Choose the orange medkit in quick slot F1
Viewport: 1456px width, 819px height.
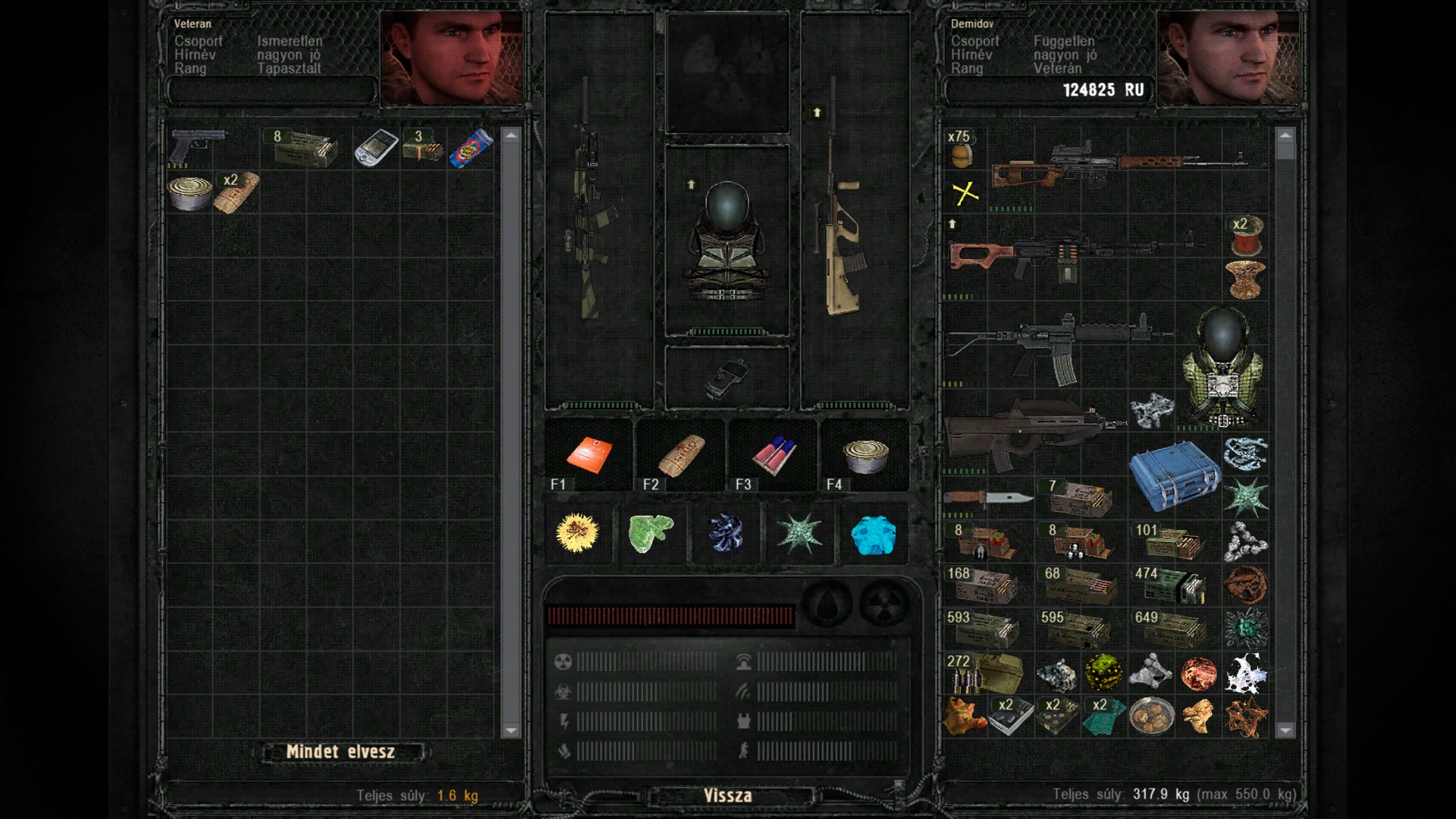point(588,455)
